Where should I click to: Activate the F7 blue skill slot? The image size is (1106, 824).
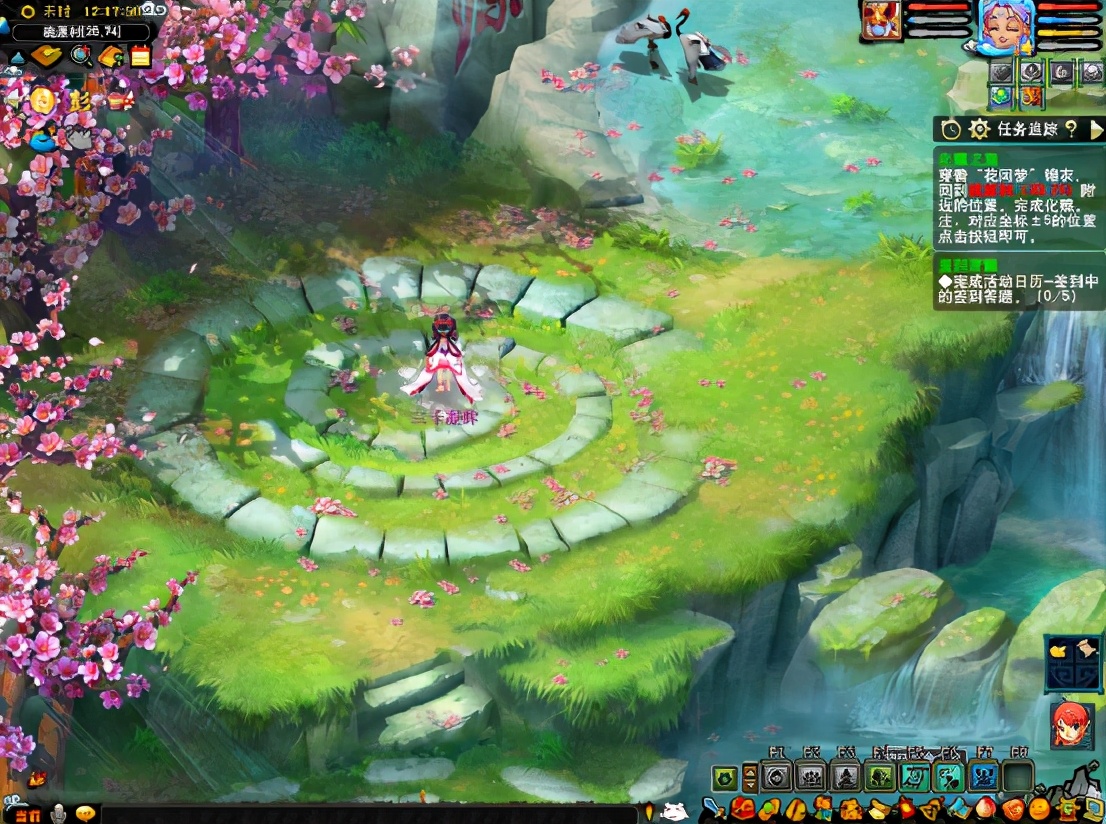coord(984,777)
